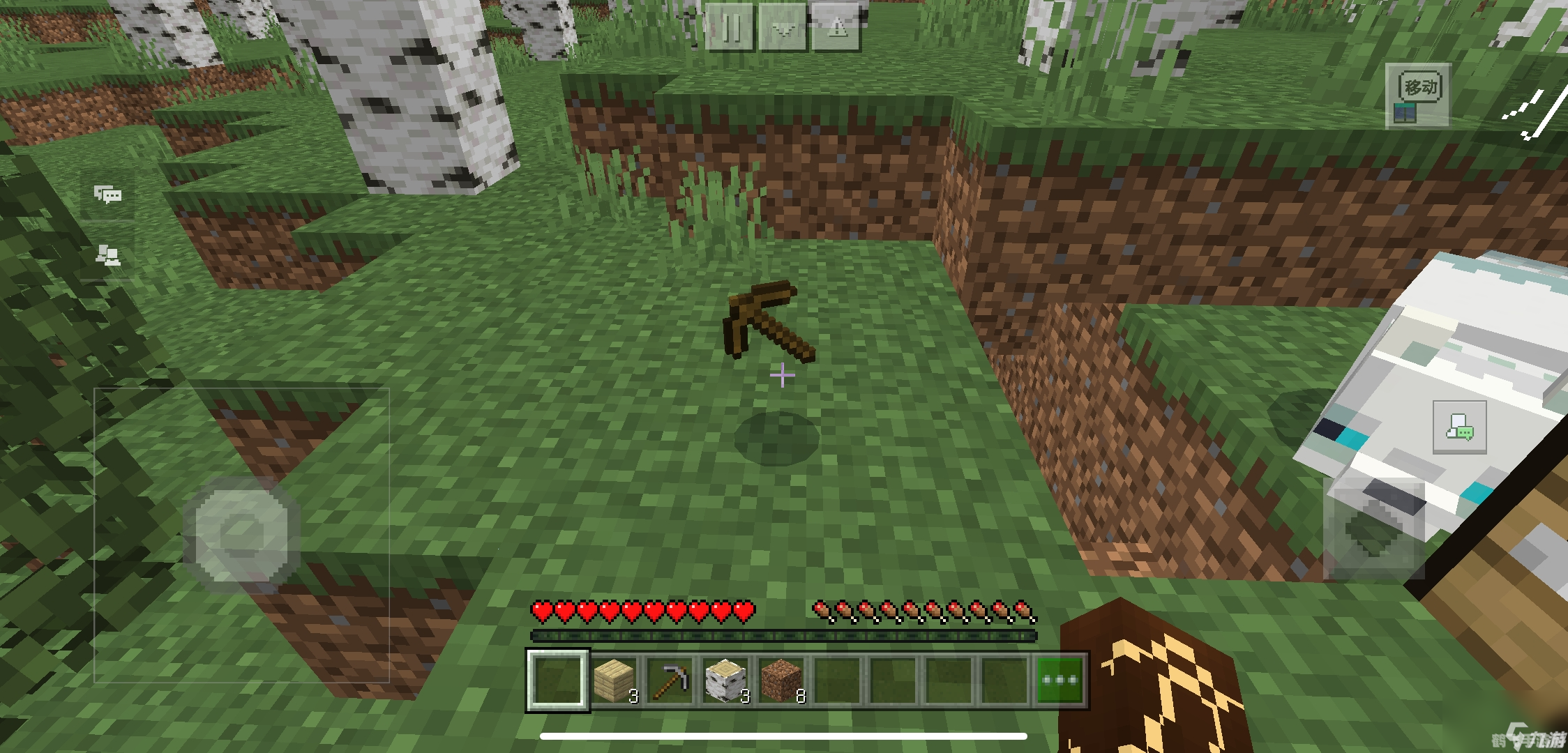Tap the downward arrow button at top

pyautogui.click(x=783, y=28)
